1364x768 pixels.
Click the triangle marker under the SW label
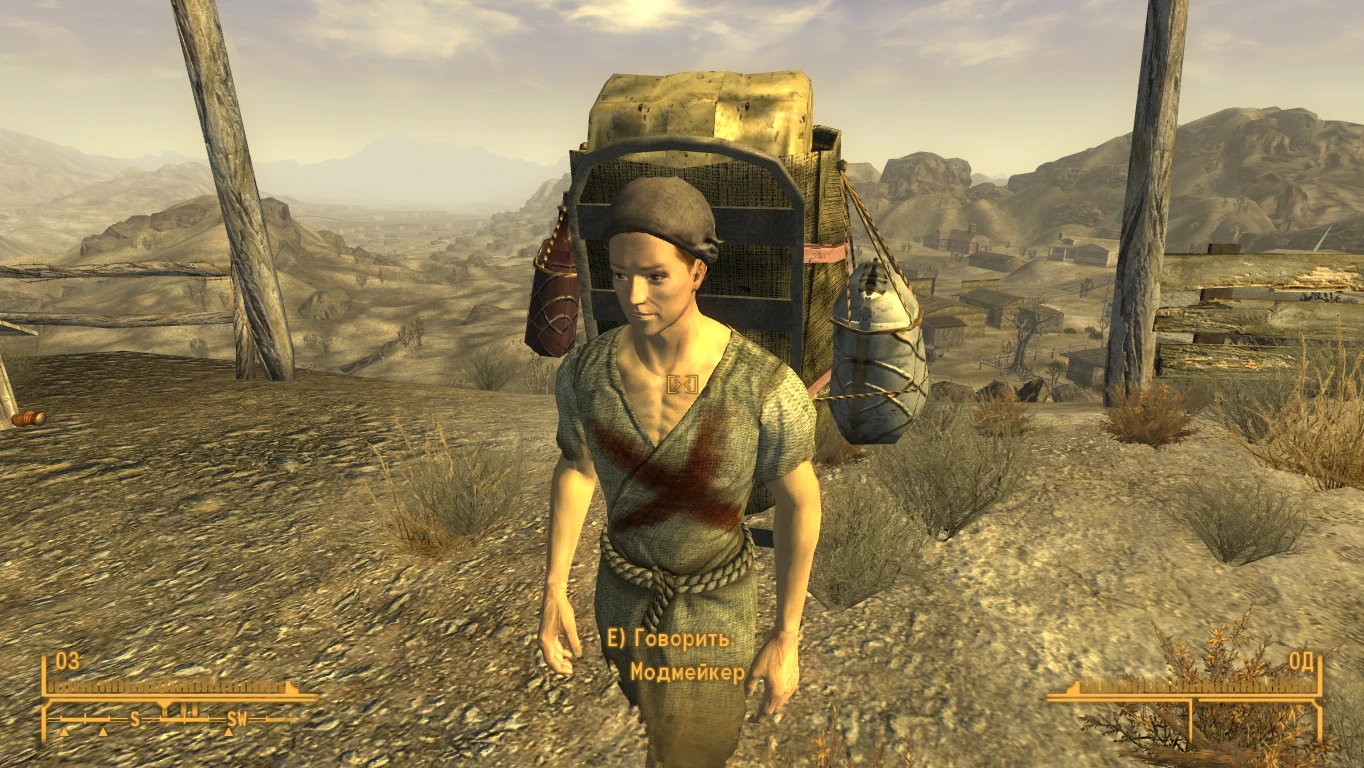pos(228,733)
